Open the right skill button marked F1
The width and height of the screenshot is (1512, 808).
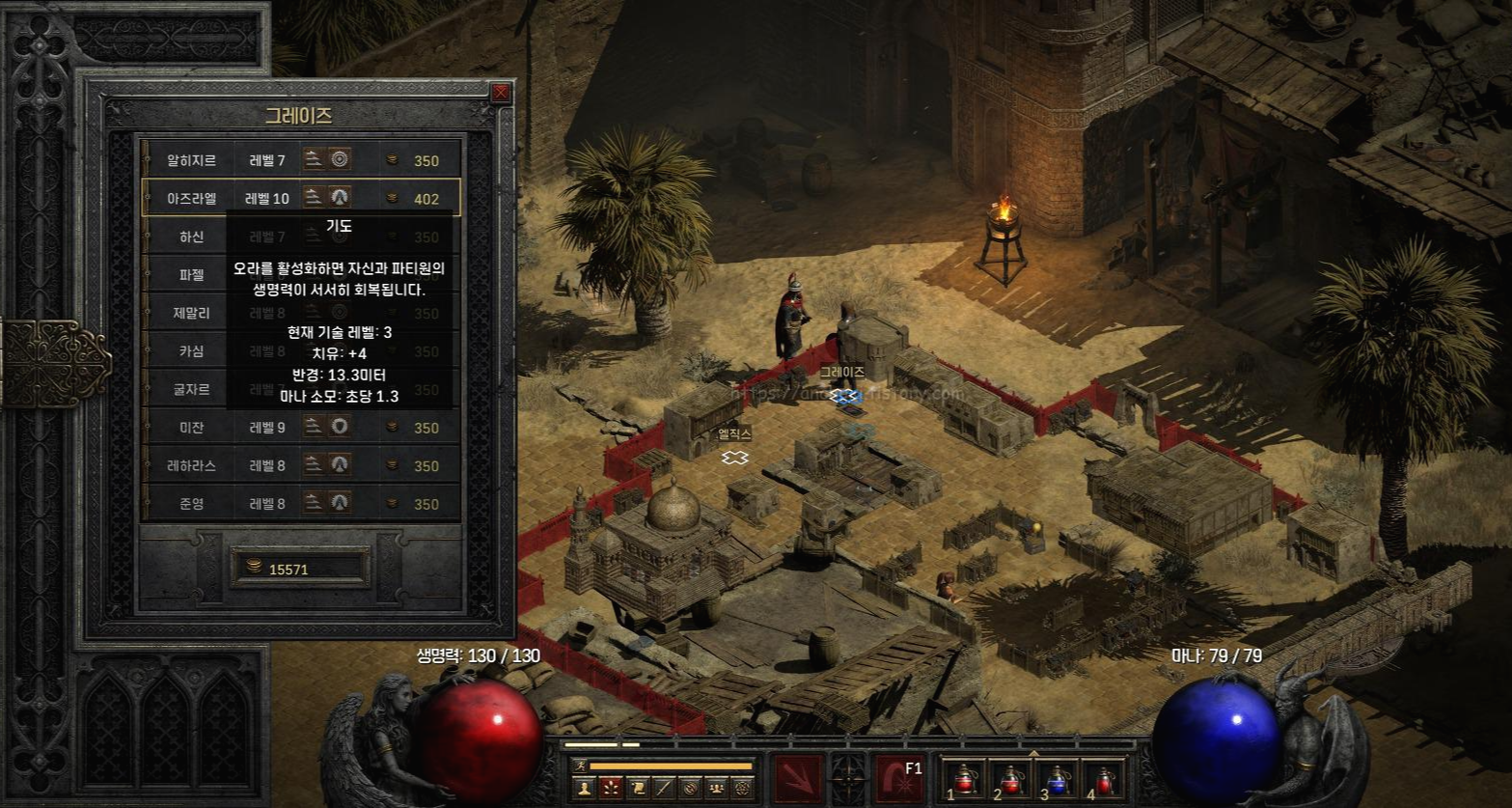click(x=899, y=778)
